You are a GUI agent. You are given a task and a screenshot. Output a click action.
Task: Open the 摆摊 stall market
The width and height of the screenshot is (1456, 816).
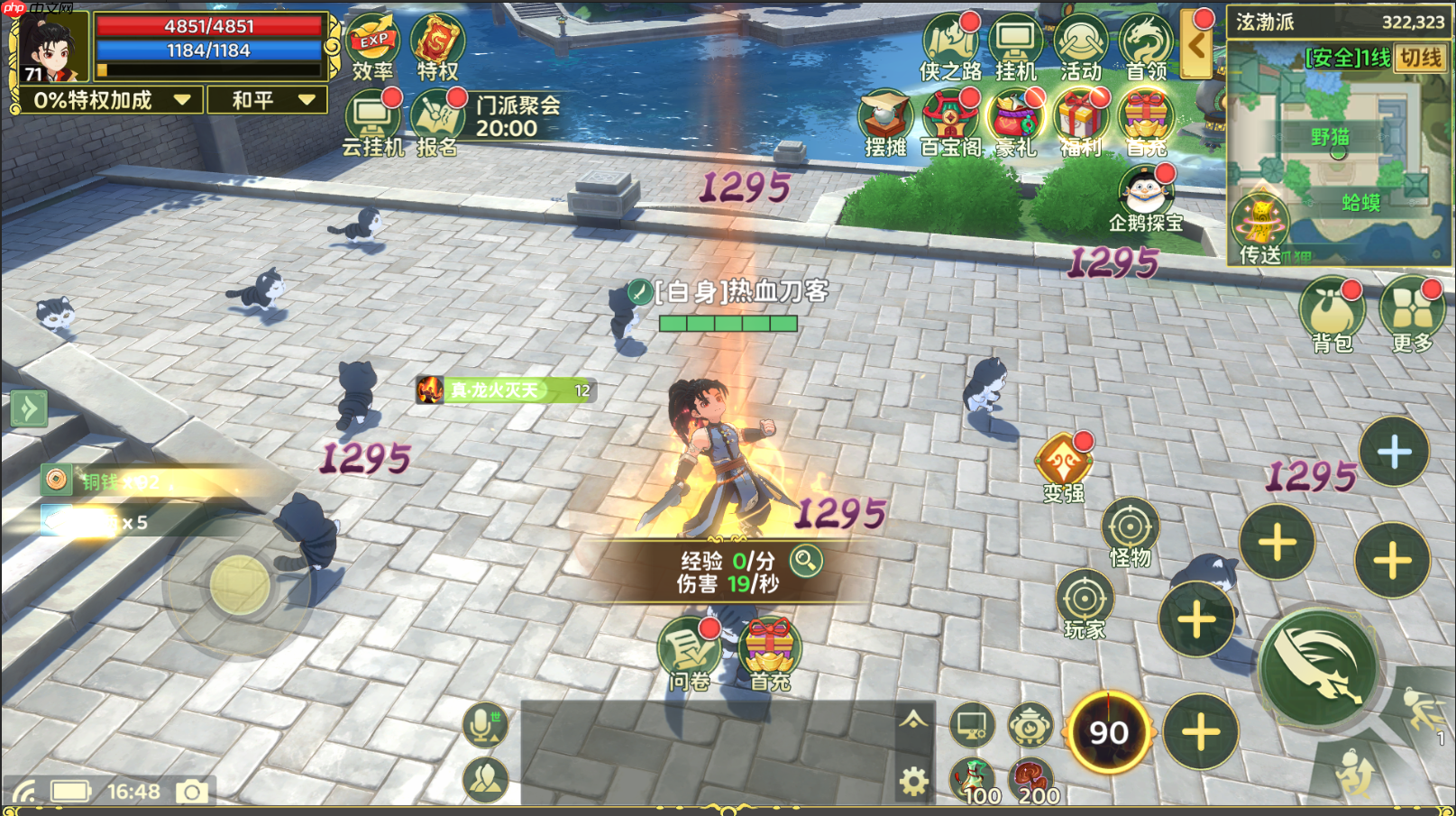tap(884, 124)
